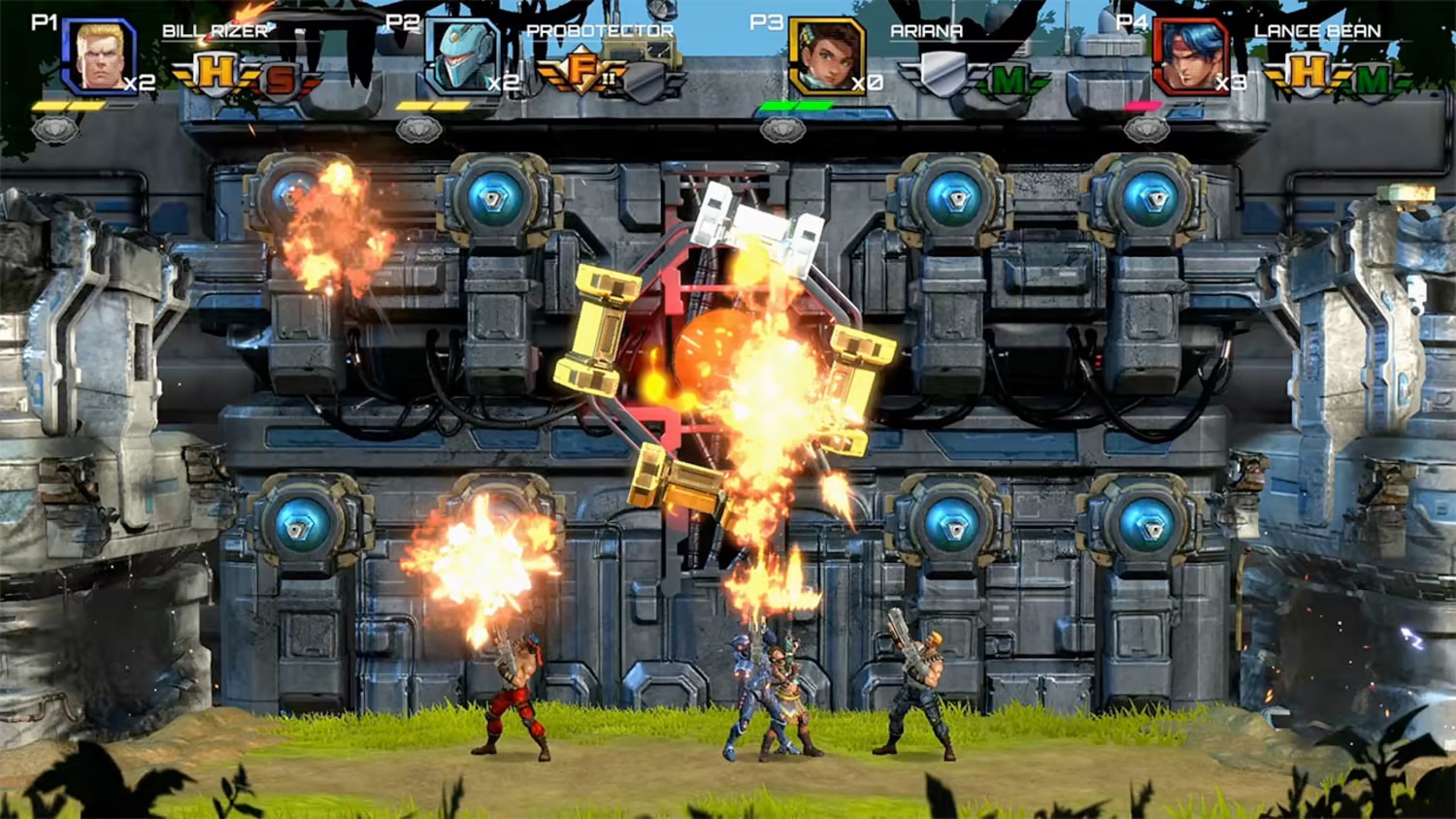Viewport: 1456px width, 819px height.
Task: Click Bill Rizer's name text
Action: point(215,30)
